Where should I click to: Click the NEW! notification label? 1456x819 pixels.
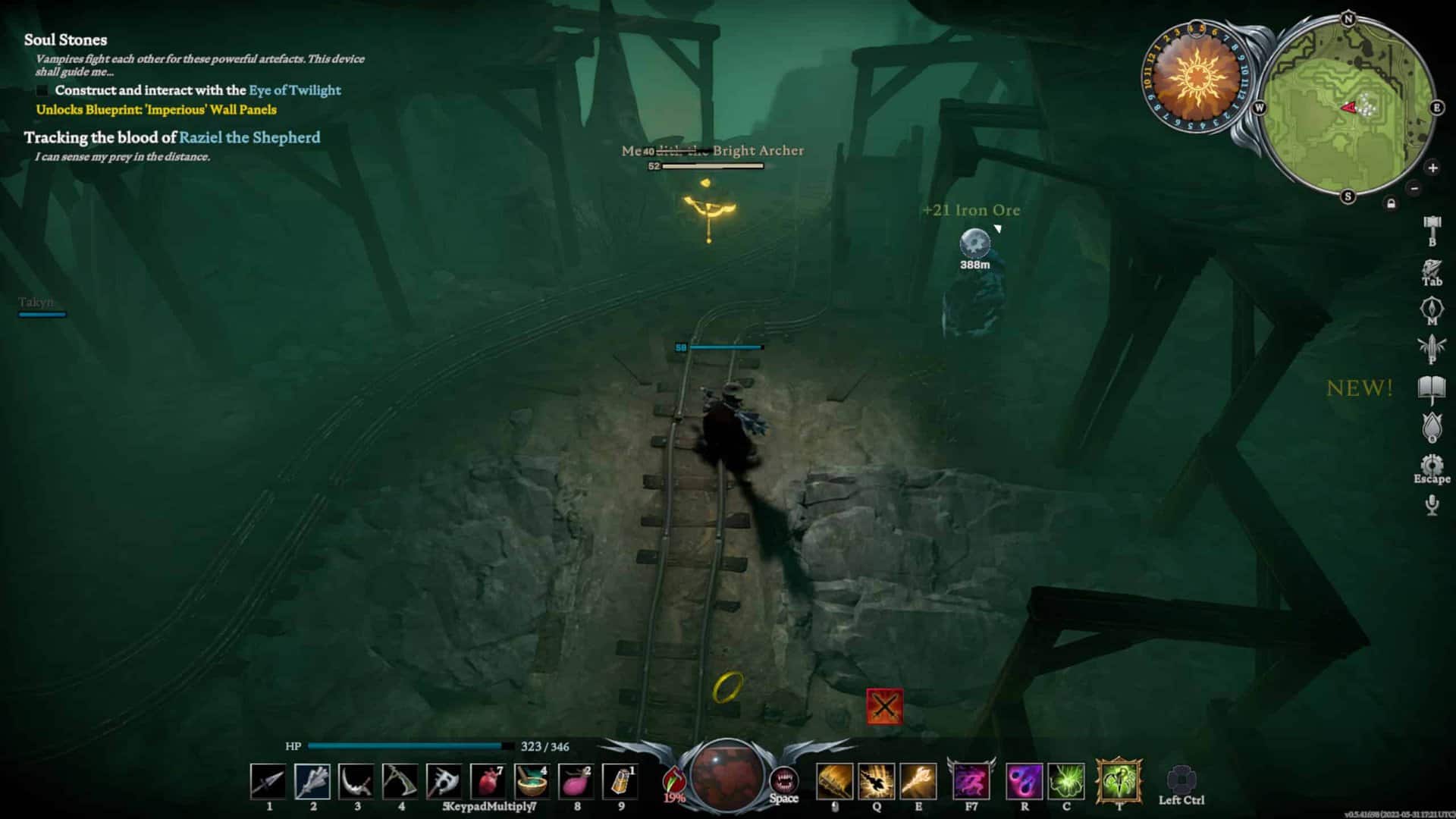(1358, 388)
